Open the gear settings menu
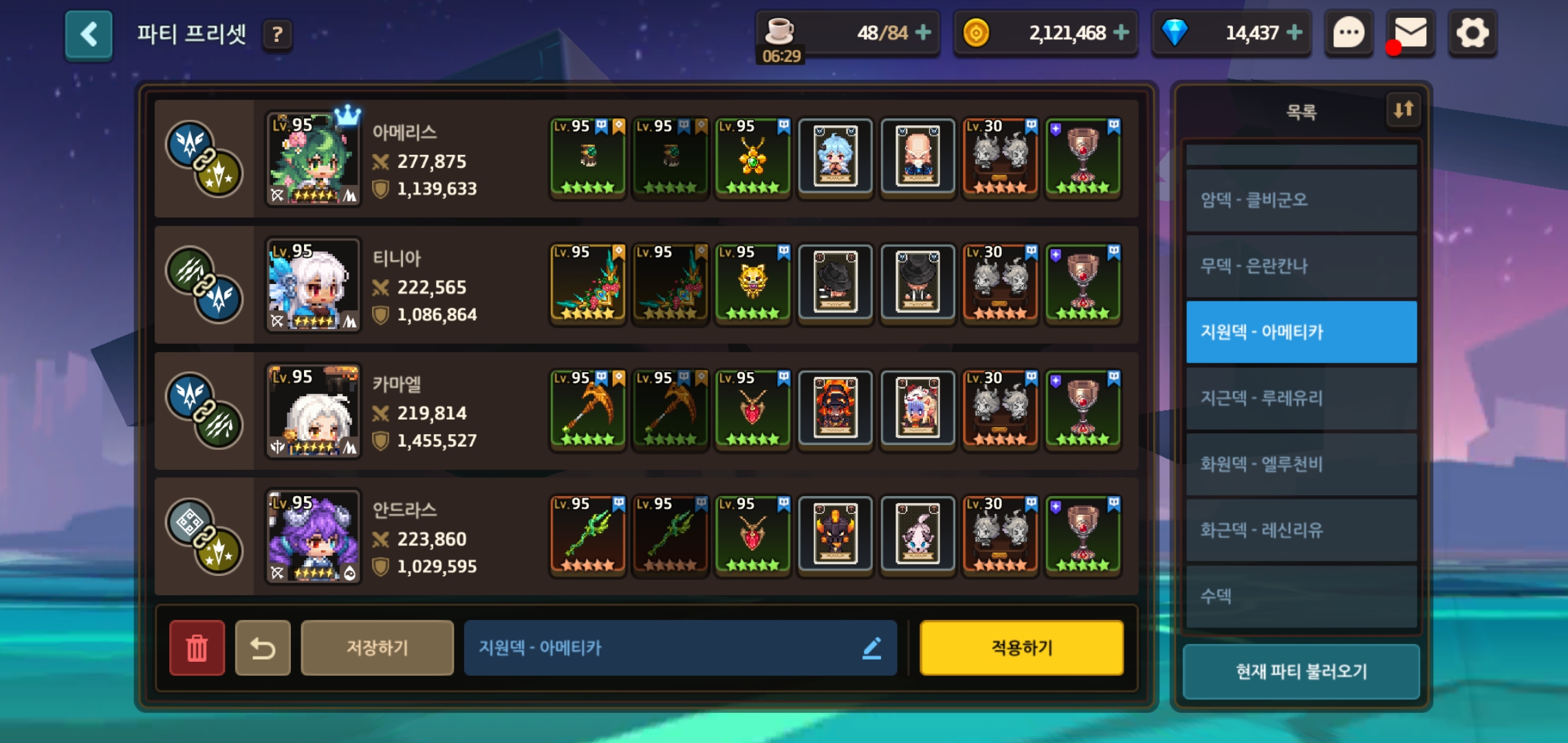 point(1472,33)
